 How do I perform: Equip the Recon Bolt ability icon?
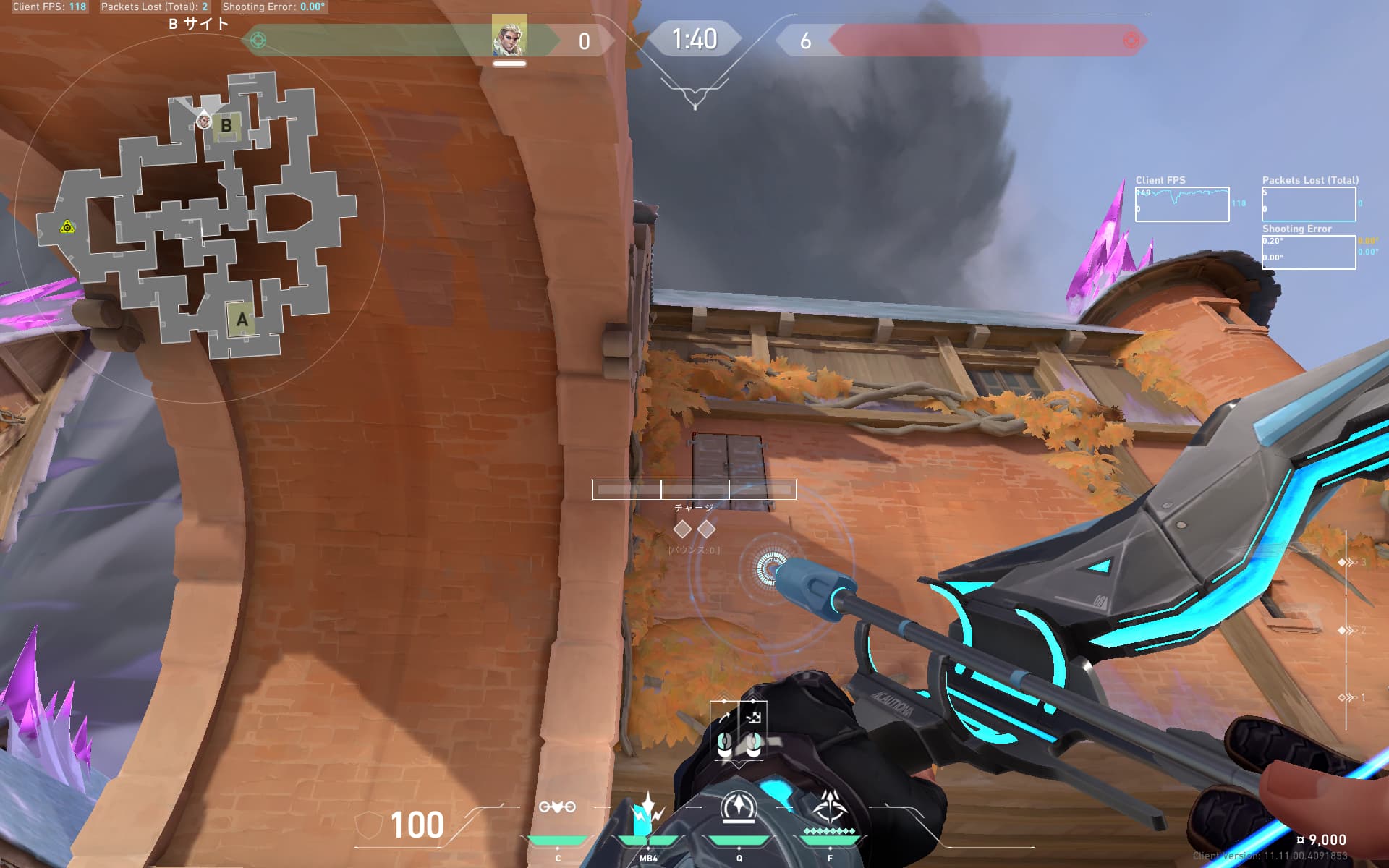click(x=738, y=807)
